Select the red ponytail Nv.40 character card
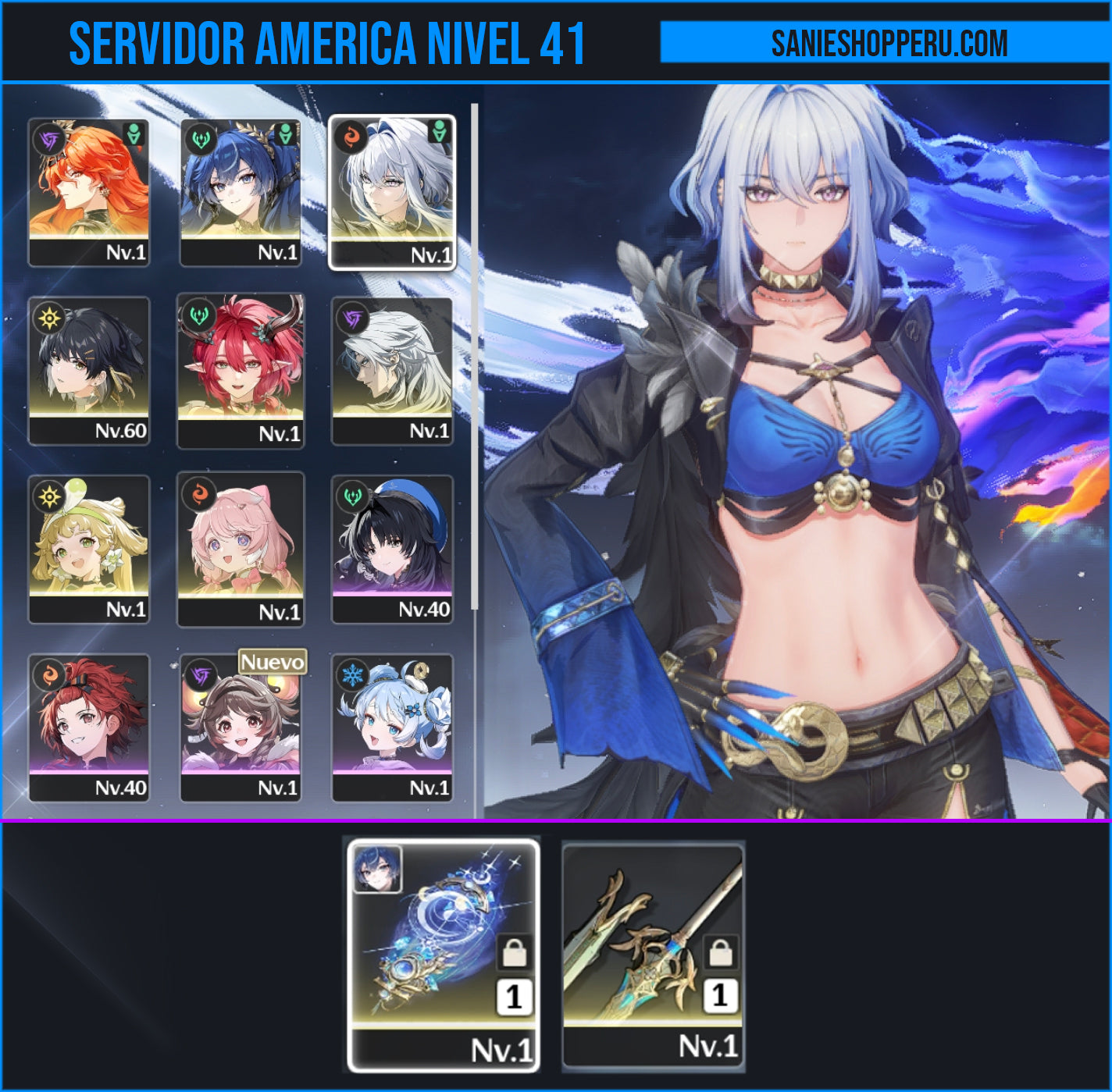This screenshot has height=1092, width=1112. tap(88, 727)
